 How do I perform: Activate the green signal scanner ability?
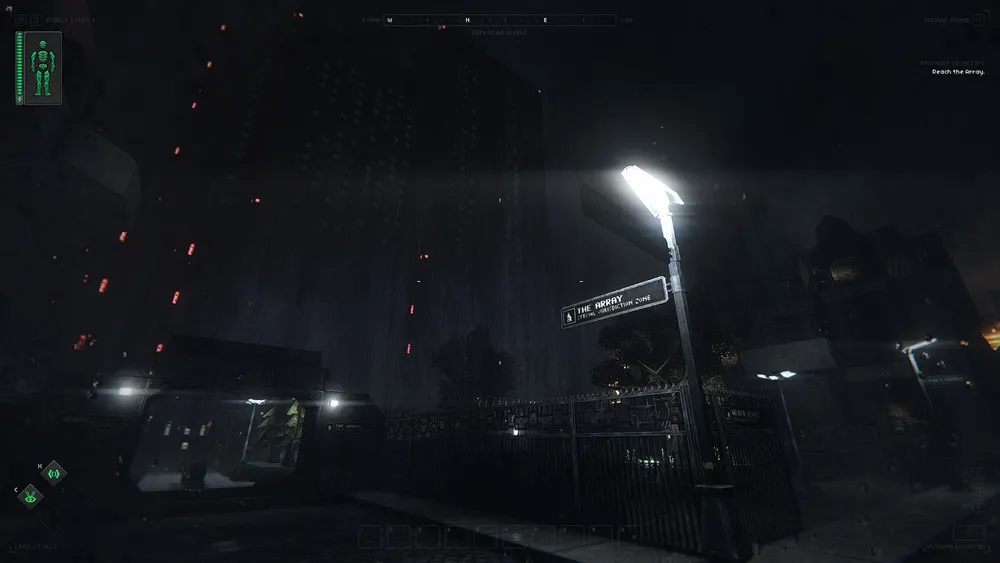[x=54, y=472]
